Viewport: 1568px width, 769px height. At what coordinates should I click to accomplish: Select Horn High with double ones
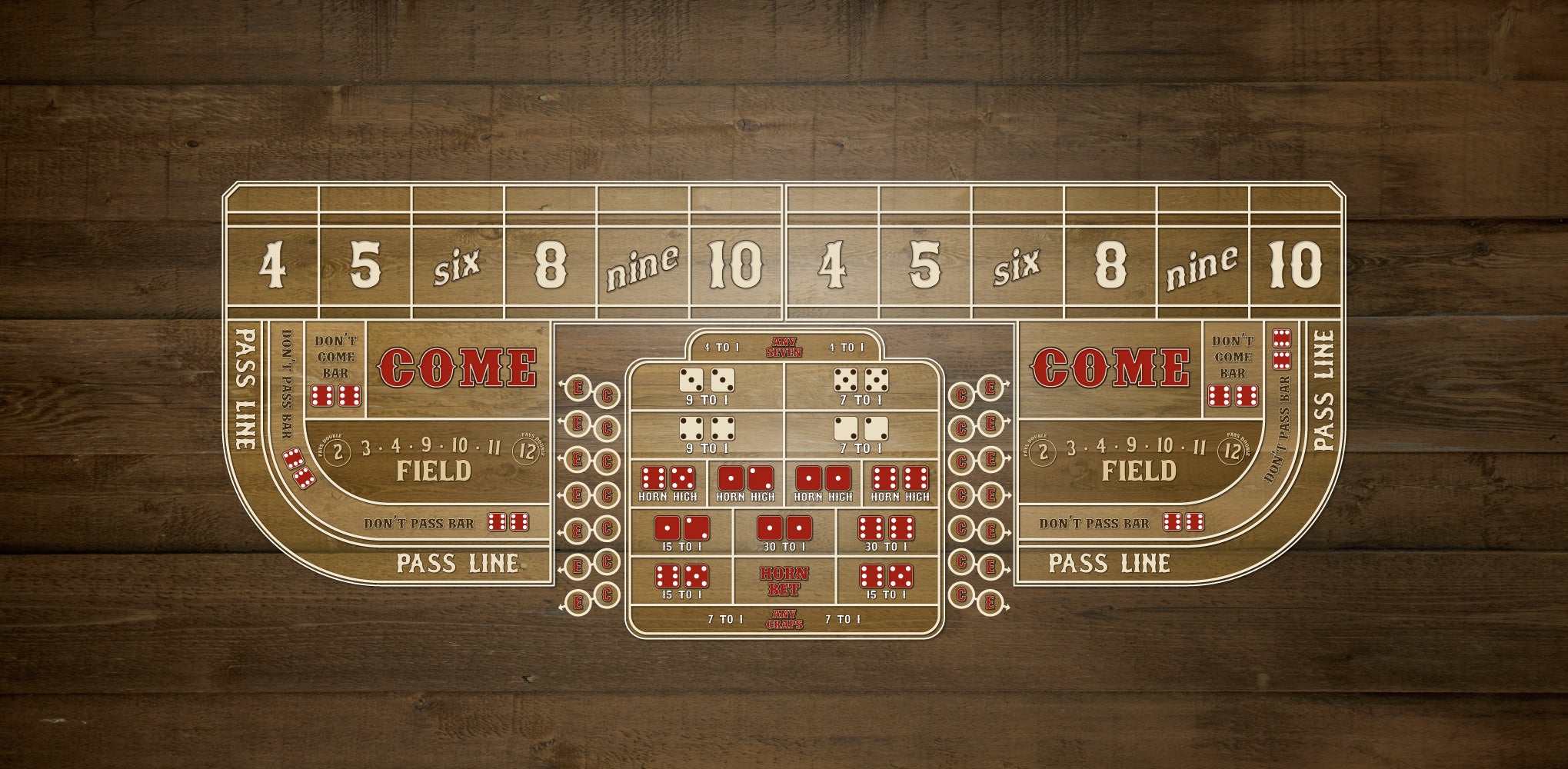click(x=823, y=484)
